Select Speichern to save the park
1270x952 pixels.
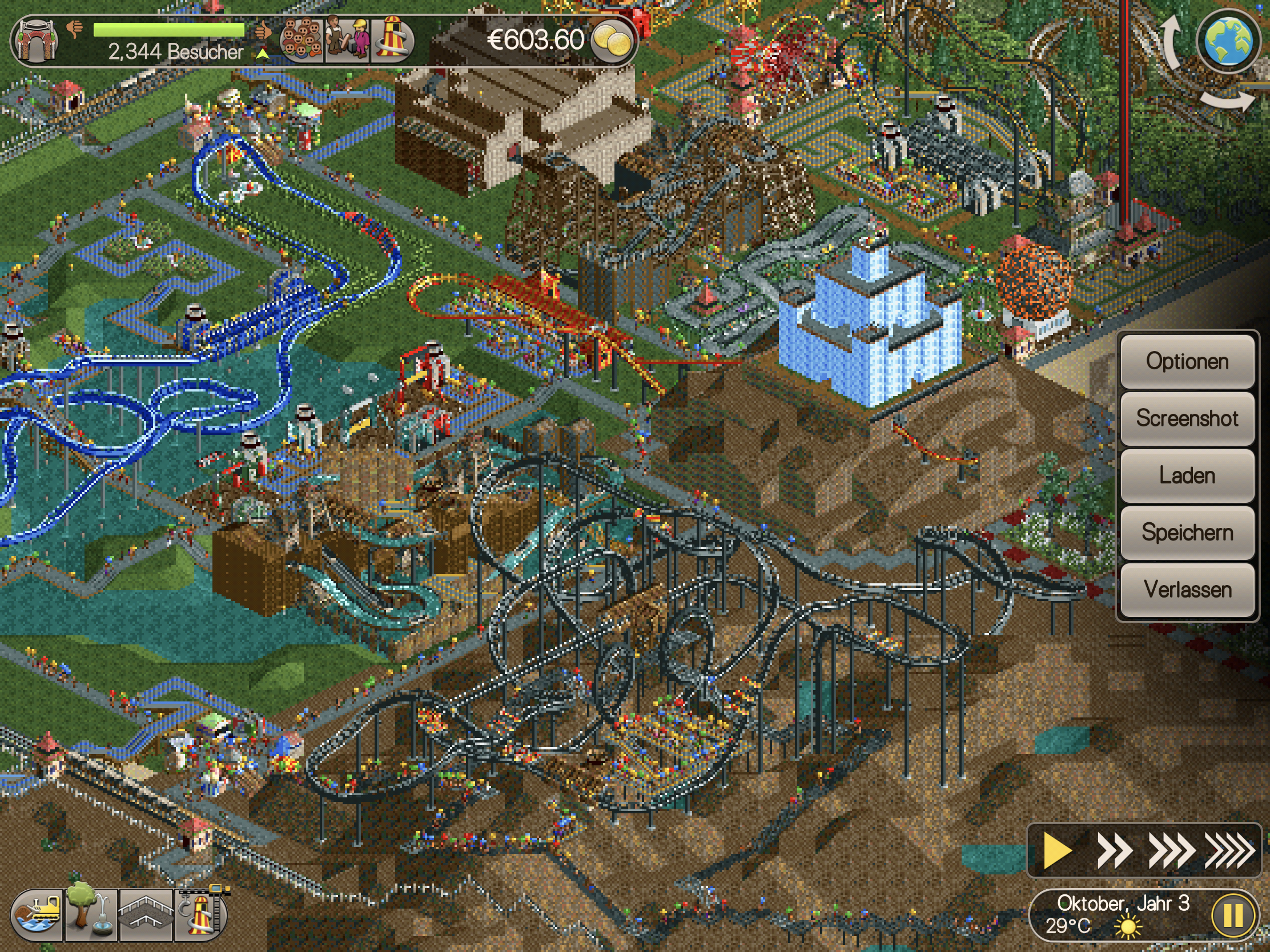coord(1187,533)
